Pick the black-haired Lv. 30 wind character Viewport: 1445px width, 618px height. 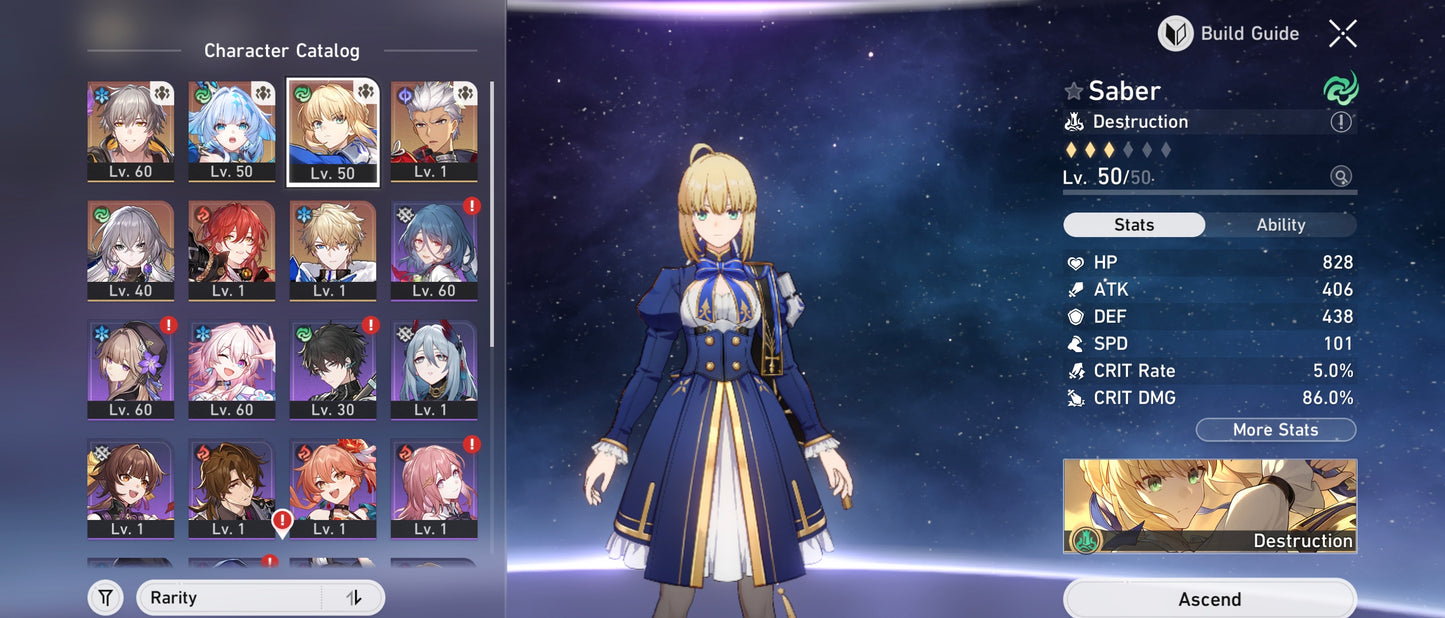(333, 369)
